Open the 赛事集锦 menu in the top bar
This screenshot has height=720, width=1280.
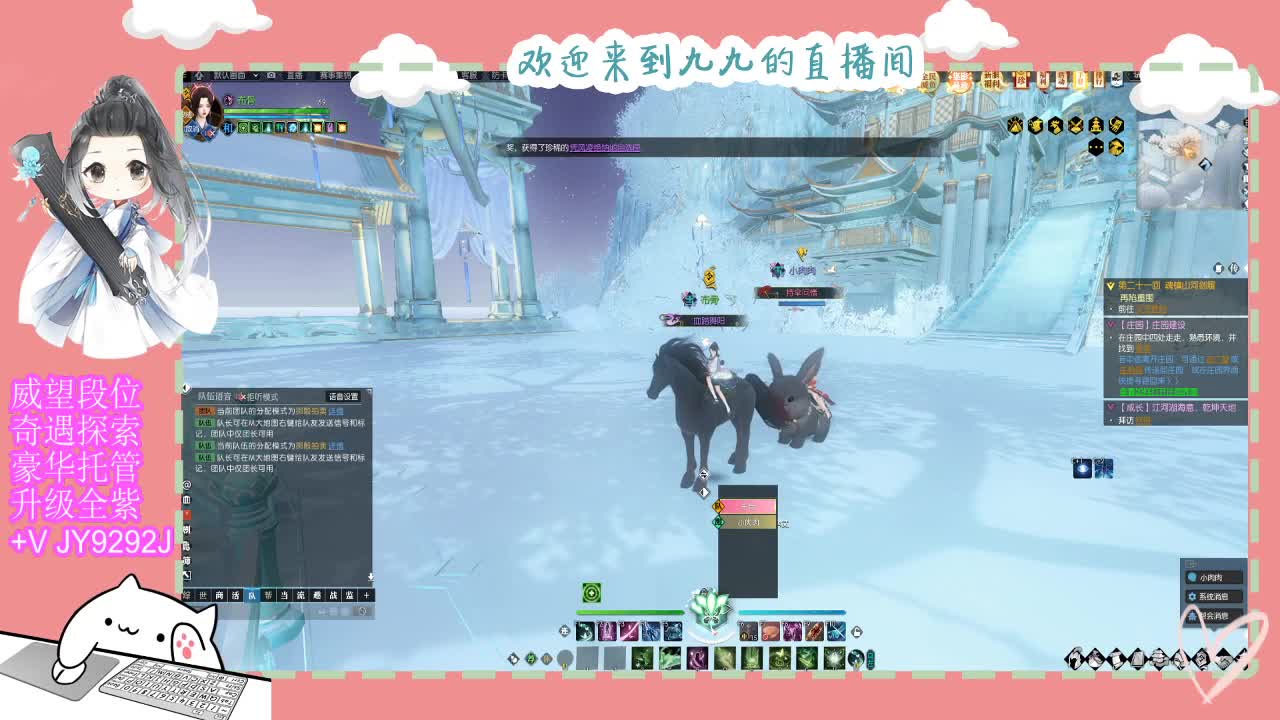click(x=333, y=76)
